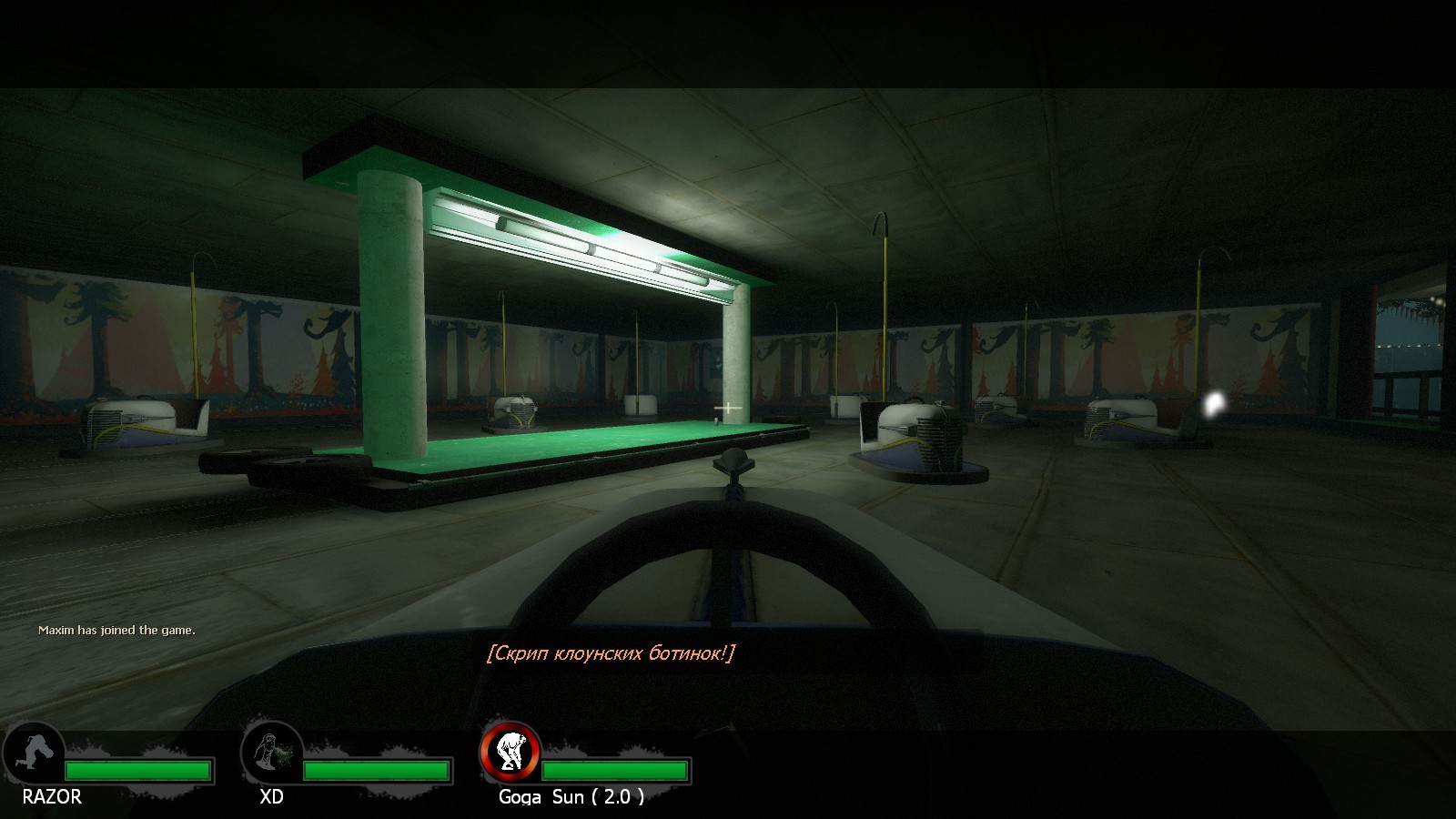This screenshot has height=819, width=1456.
Task: Choose Goga Sun's red-ringed portrait
Action: pyautogui.click(x=511, y=752)
